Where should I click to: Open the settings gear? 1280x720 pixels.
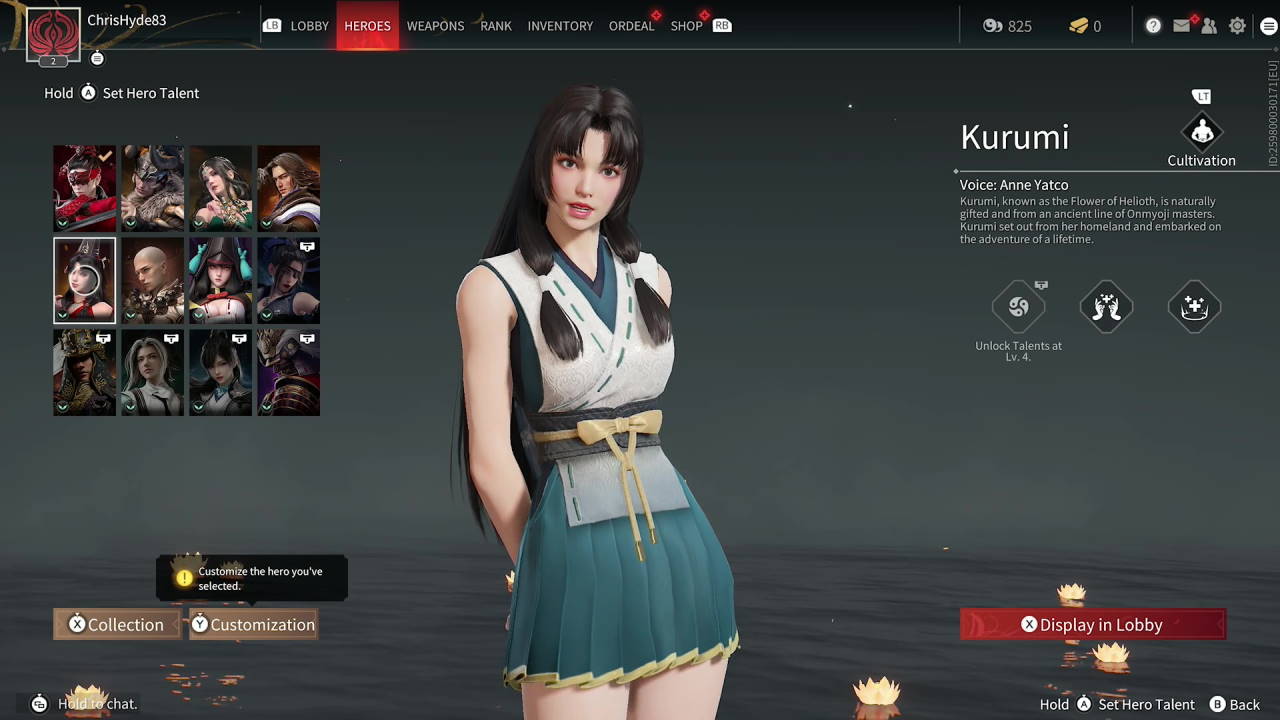(1238, 26)
